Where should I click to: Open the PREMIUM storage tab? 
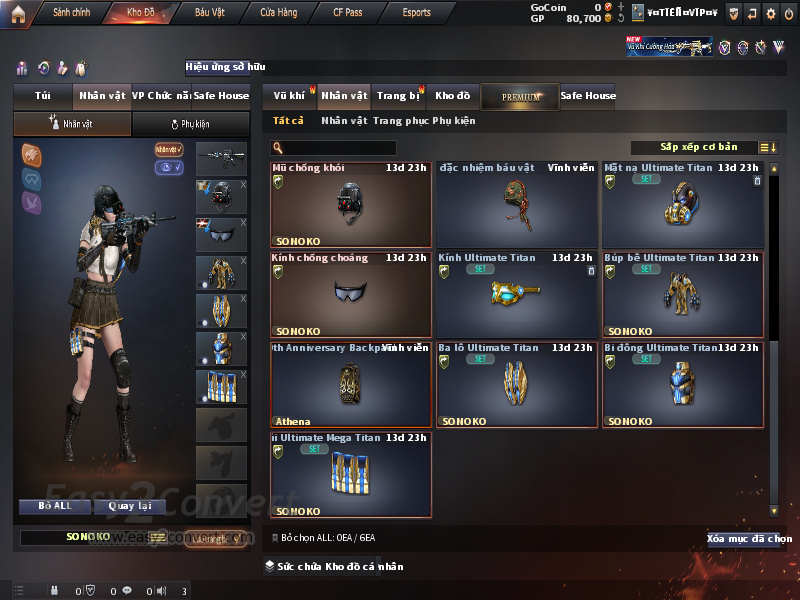coord(520,96)
